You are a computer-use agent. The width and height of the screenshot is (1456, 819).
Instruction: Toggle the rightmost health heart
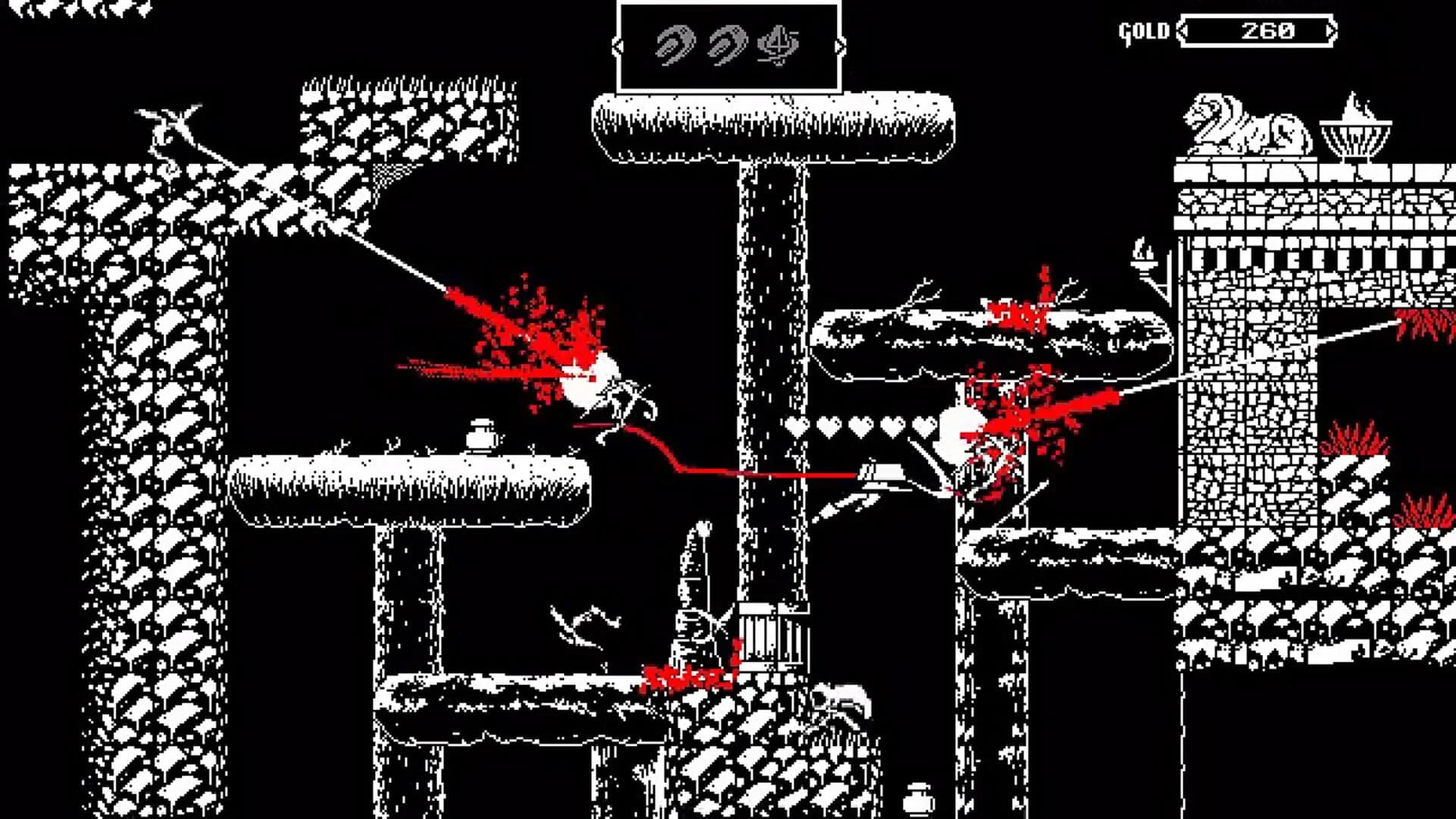point(925,426)
